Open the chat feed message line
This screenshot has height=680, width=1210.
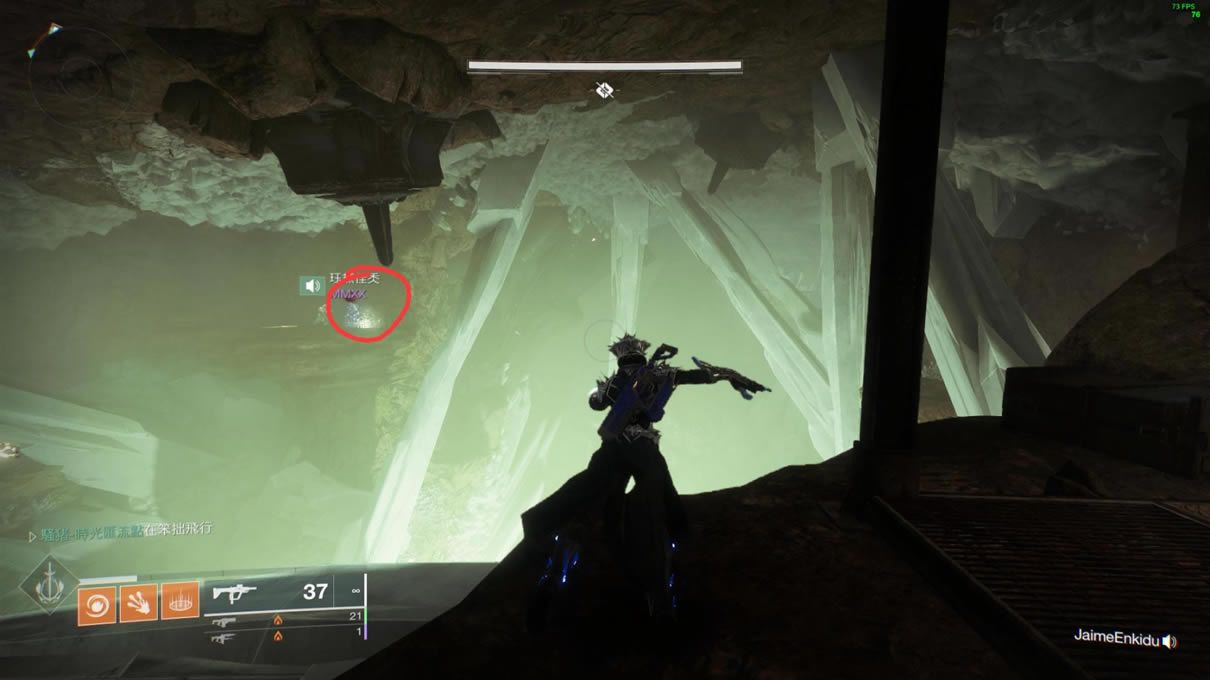click(x=122, y=529)
